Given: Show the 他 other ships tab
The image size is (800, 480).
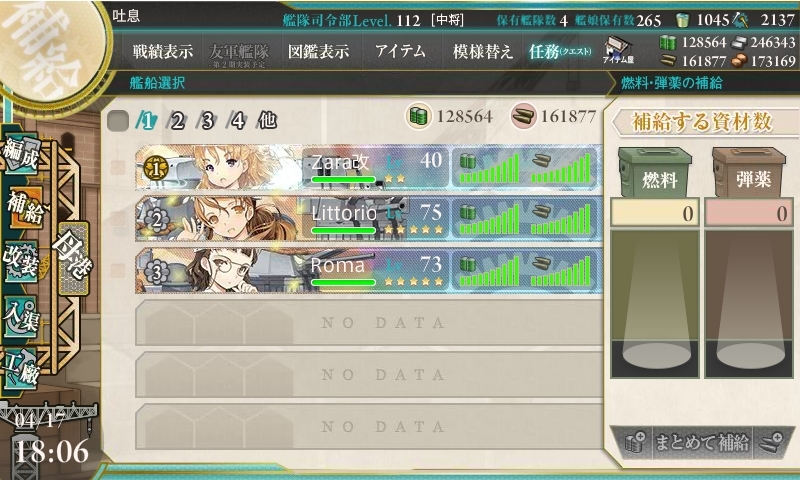Looking at the screenshot, I should (x=267, y=121).
